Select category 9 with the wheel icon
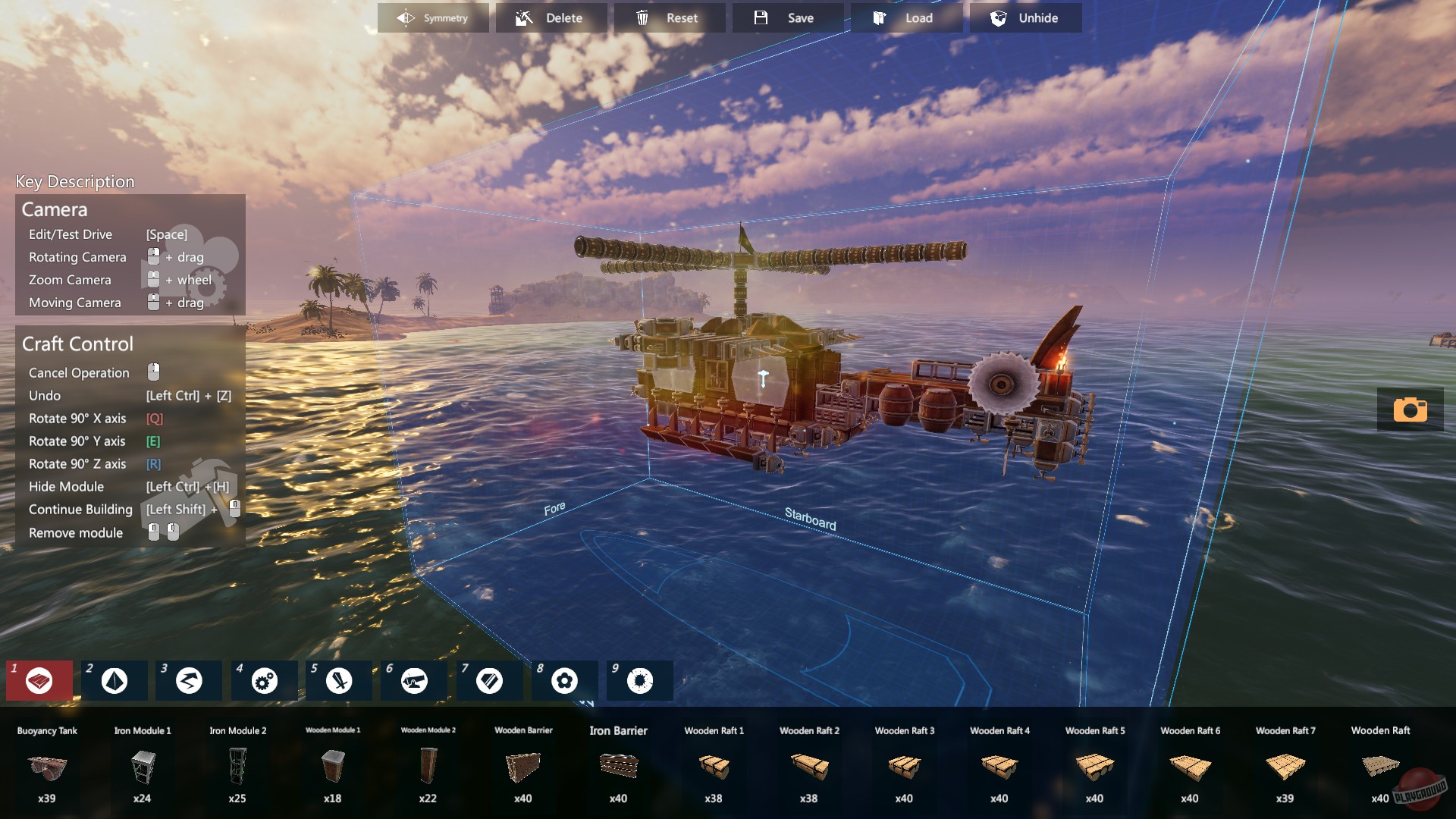 click(639, 680)
